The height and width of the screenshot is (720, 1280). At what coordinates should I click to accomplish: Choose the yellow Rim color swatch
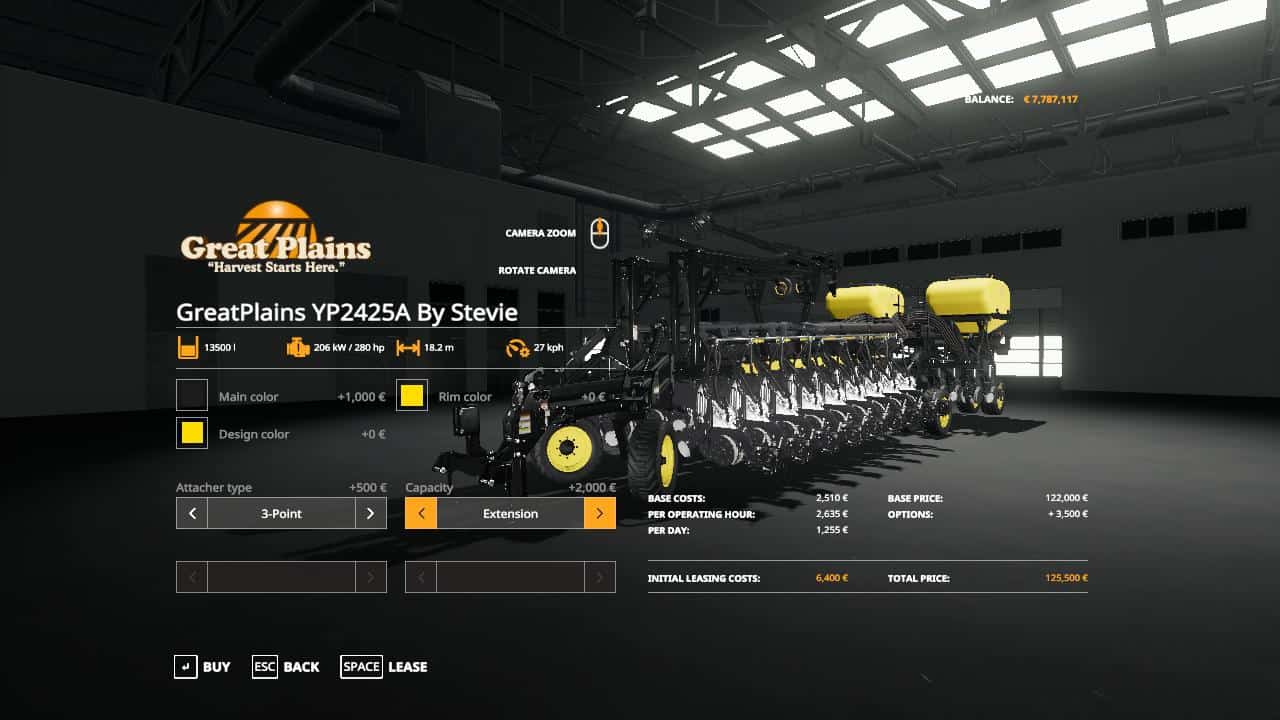[412, 395]
